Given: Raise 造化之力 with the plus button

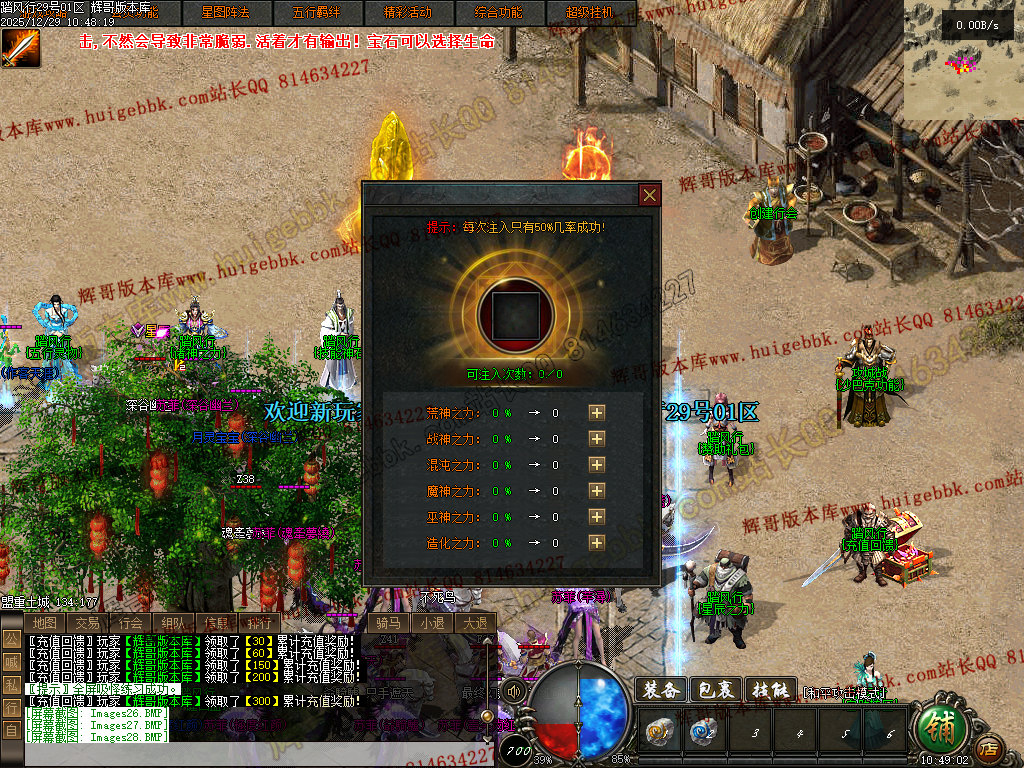Looking at the screenshot, I should 597,542.
